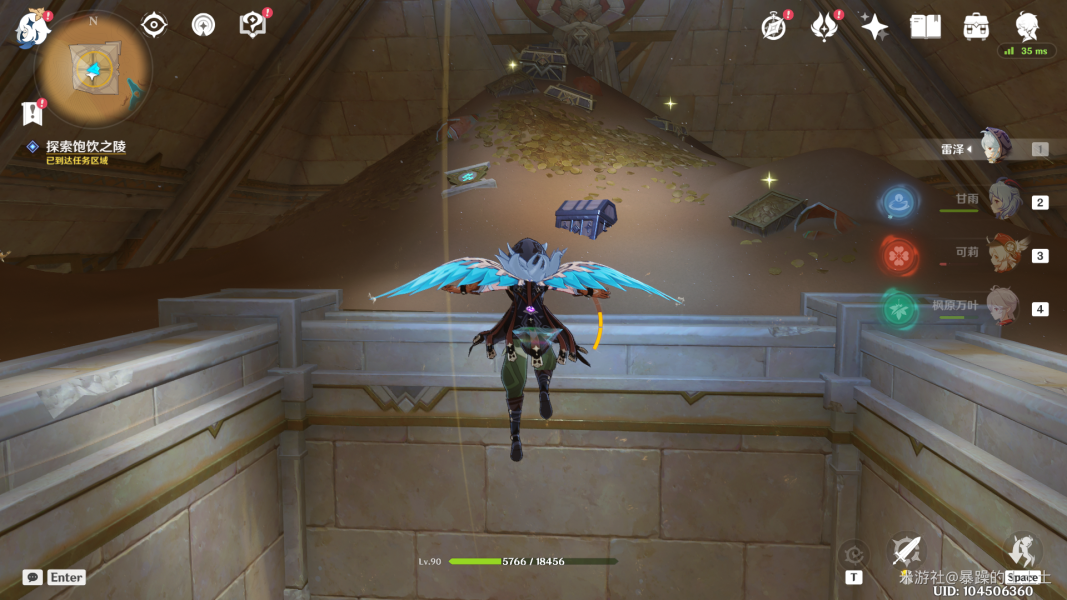
Task: Switch to party member 甘雨
Action: tap(1001, 201)
